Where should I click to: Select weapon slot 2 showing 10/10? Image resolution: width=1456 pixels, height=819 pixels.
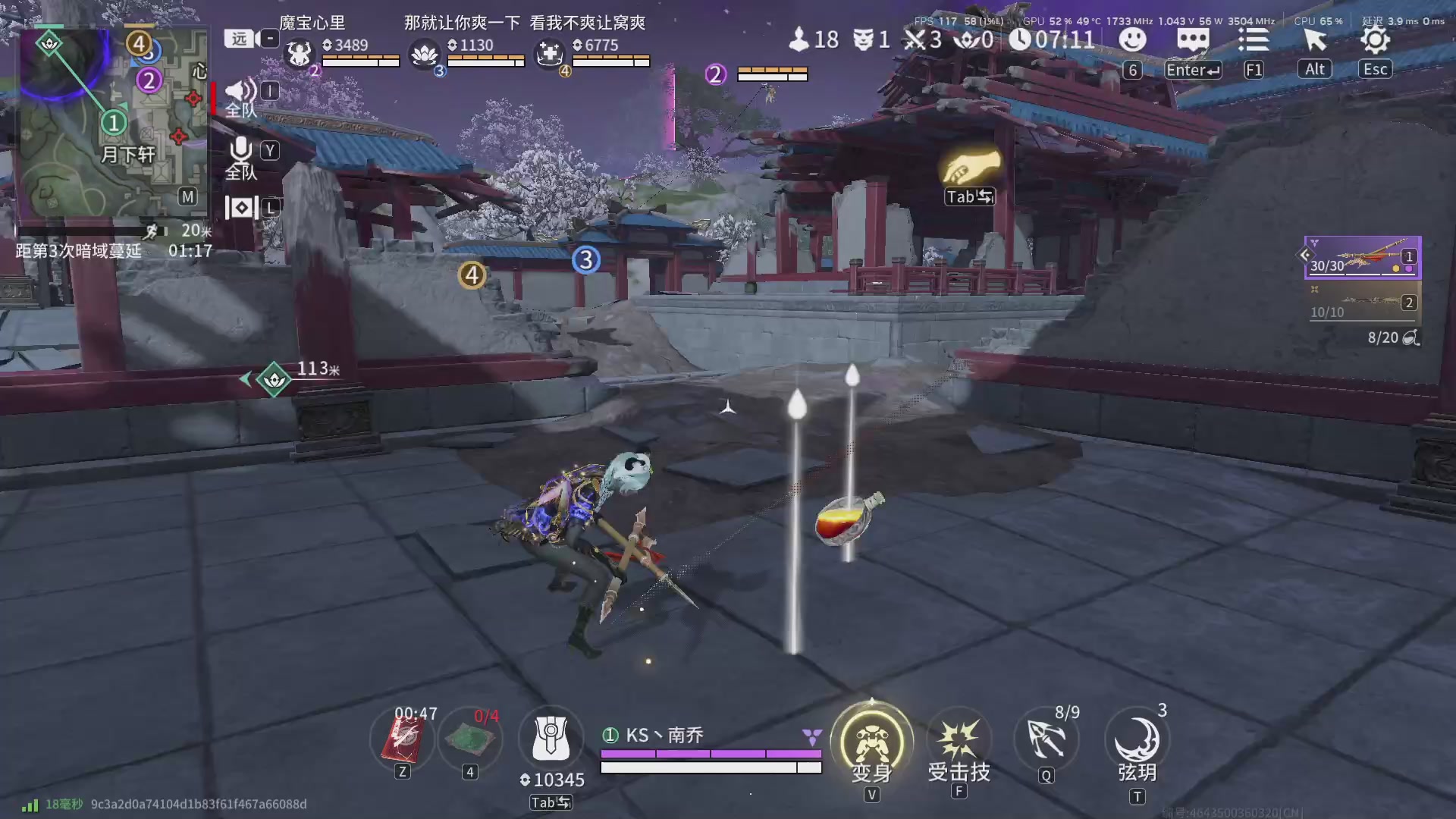1361,303
